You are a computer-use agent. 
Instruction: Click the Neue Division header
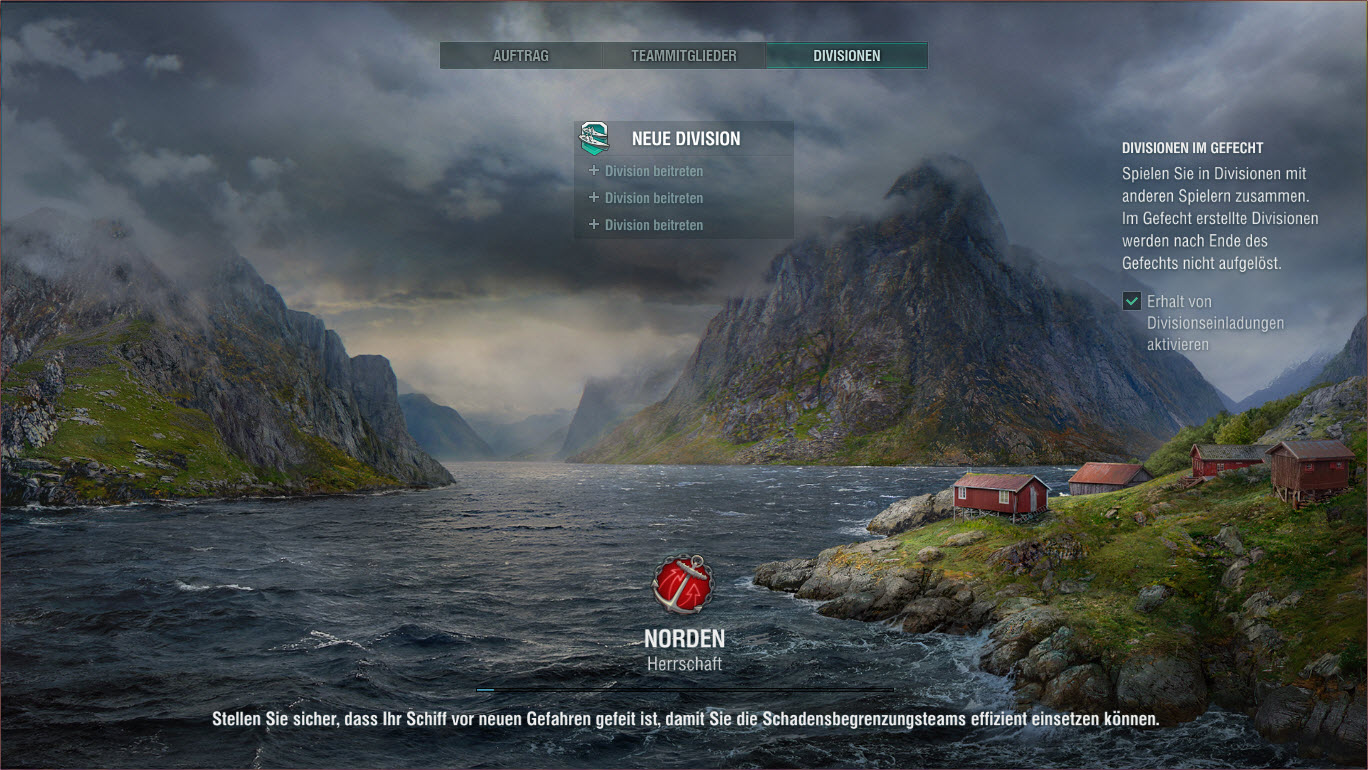click(685, 139)
